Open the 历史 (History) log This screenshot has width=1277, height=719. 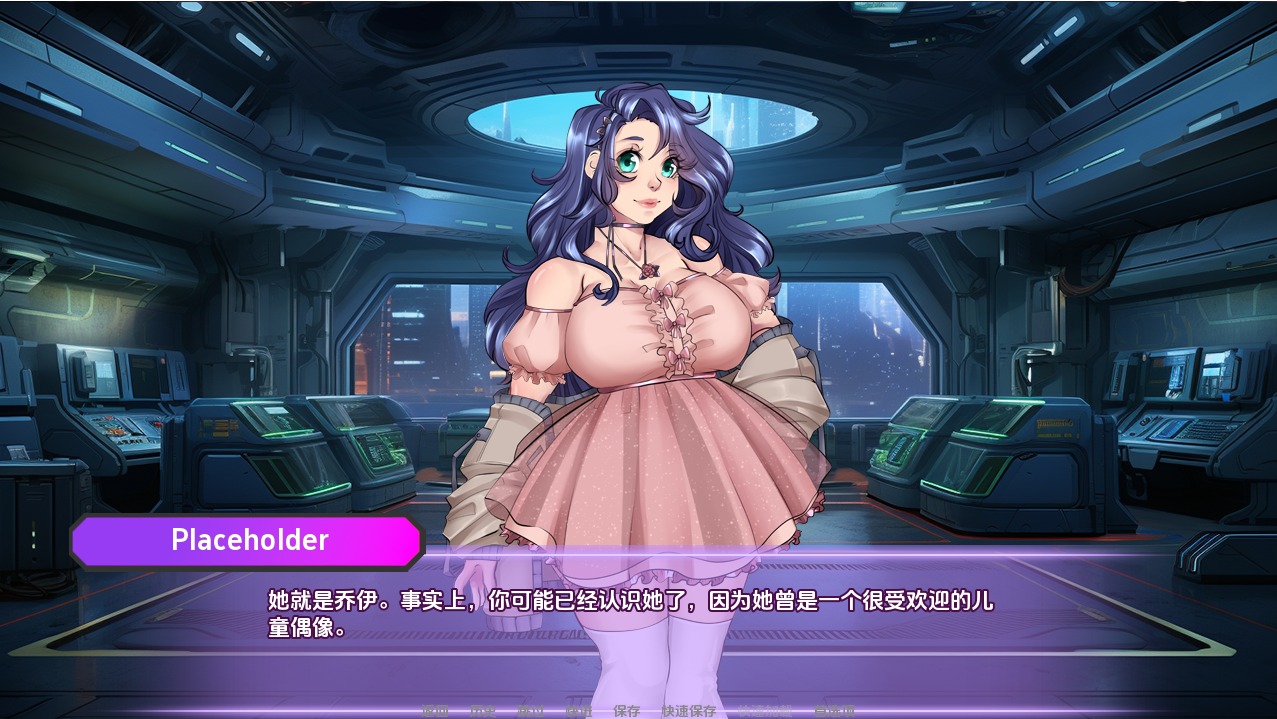click(483, 711)
